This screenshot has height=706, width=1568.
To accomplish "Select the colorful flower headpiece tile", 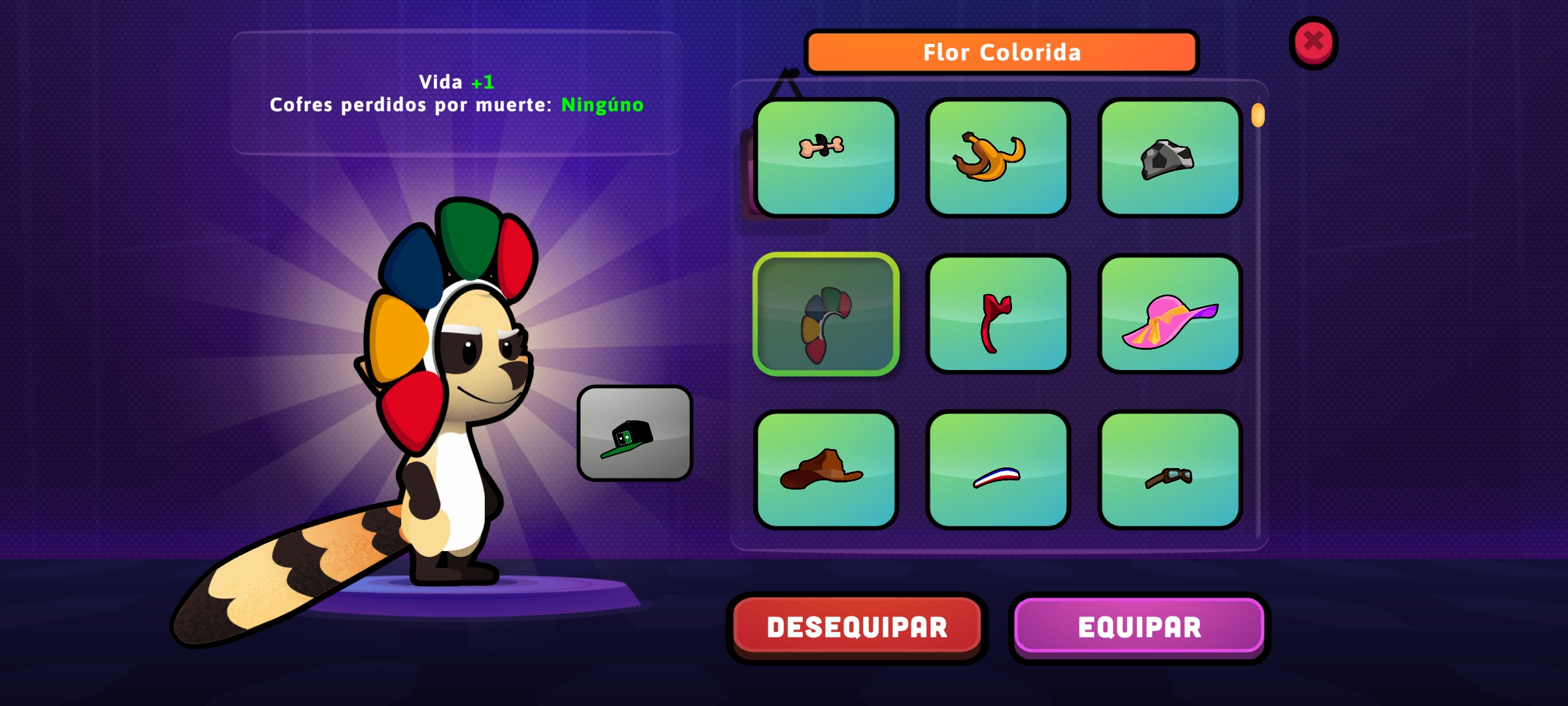I will 826,314.
